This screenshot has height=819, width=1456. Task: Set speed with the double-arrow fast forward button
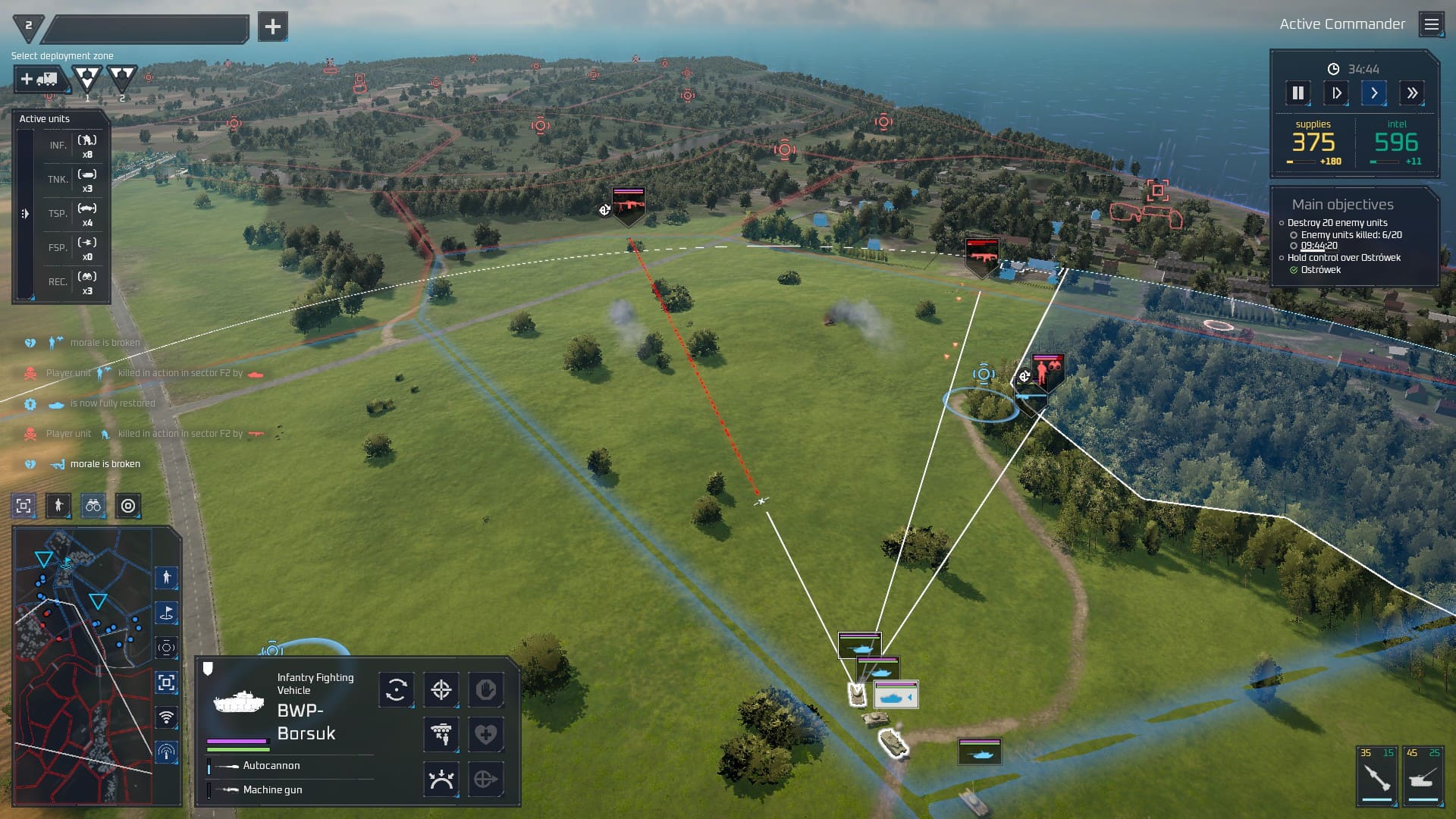pyautogui.click(x=1411, y=93)
